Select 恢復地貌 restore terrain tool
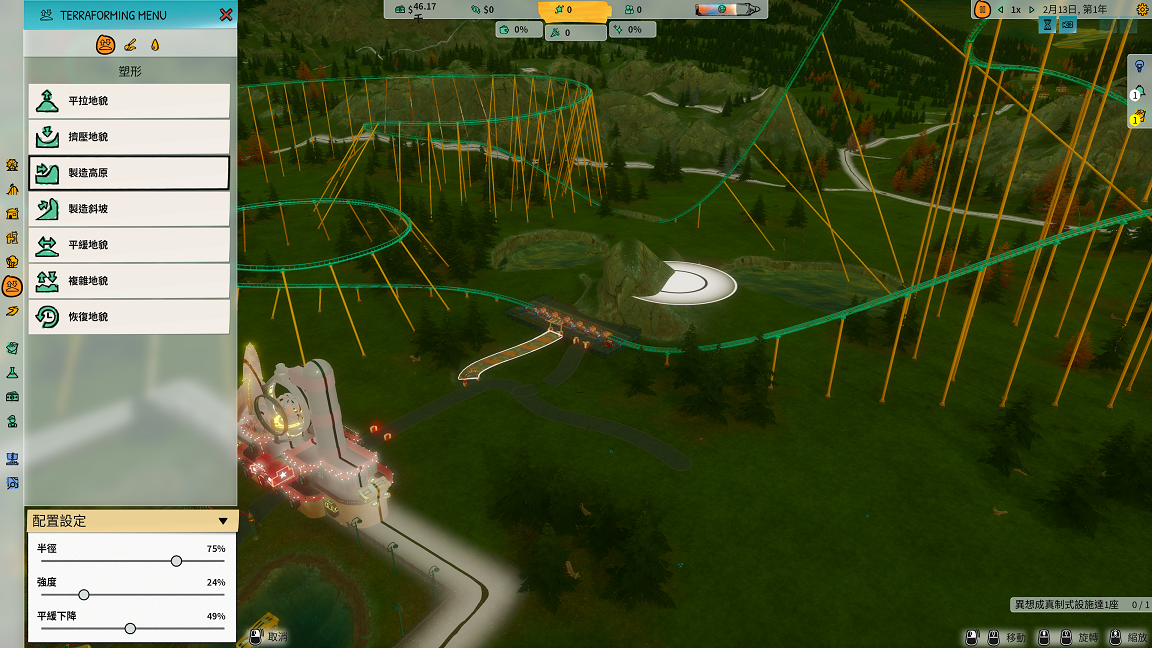Viewport: 1152px width, 648px height. [129, 317]
